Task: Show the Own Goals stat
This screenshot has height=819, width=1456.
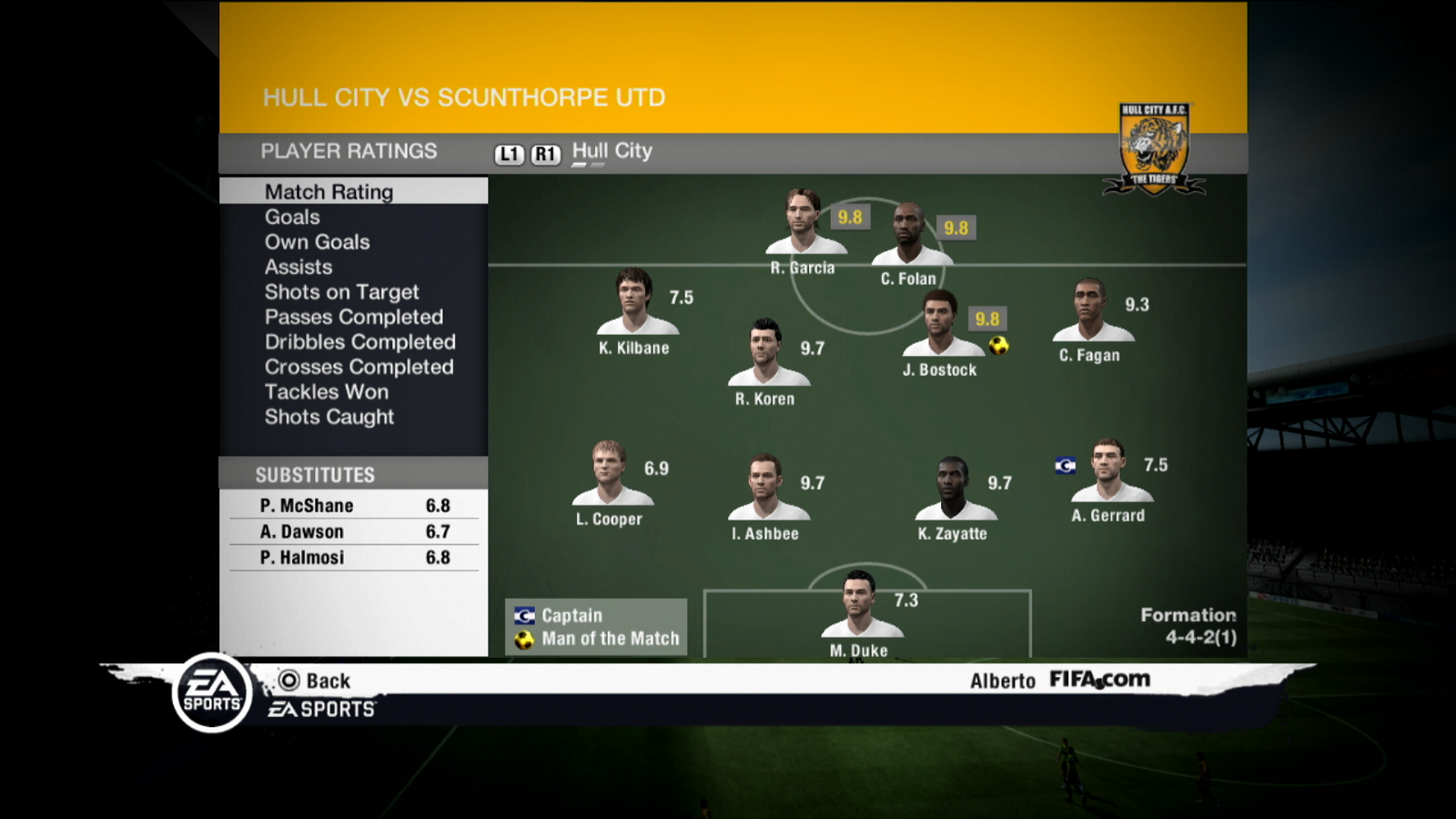Action: 317,242
